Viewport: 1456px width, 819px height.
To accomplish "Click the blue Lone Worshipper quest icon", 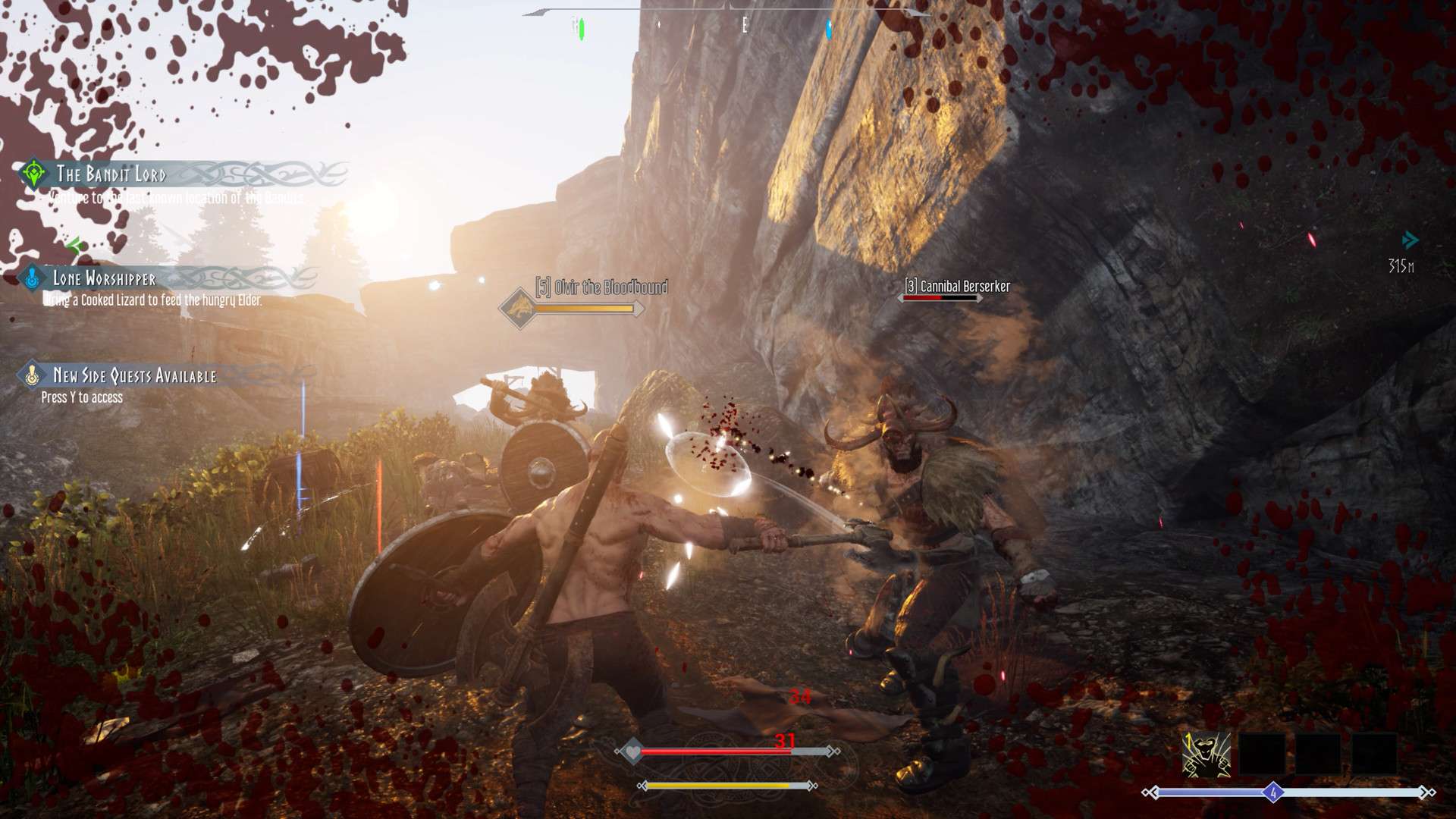I will [x=32, y=278].
